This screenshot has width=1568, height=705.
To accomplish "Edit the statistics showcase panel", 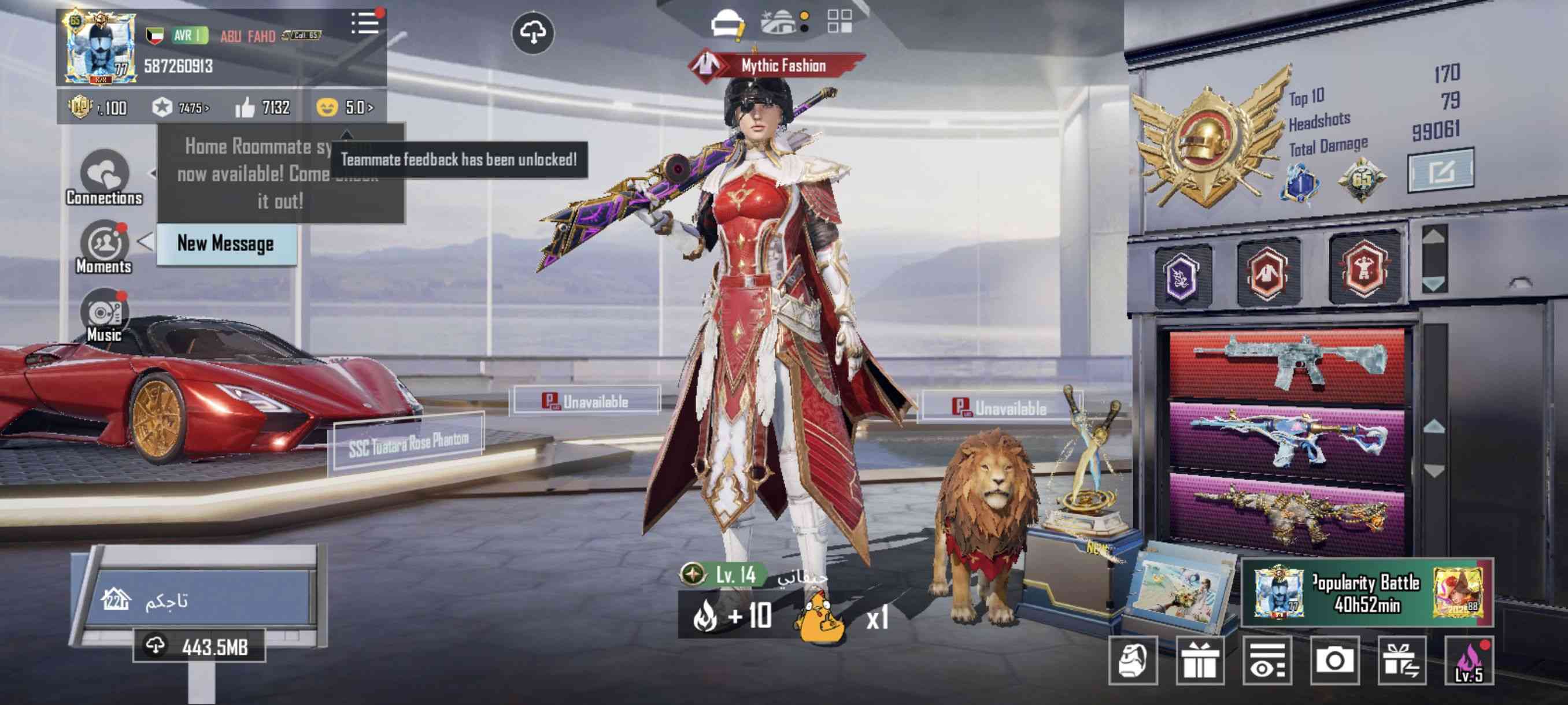I will coord(1440,171).
